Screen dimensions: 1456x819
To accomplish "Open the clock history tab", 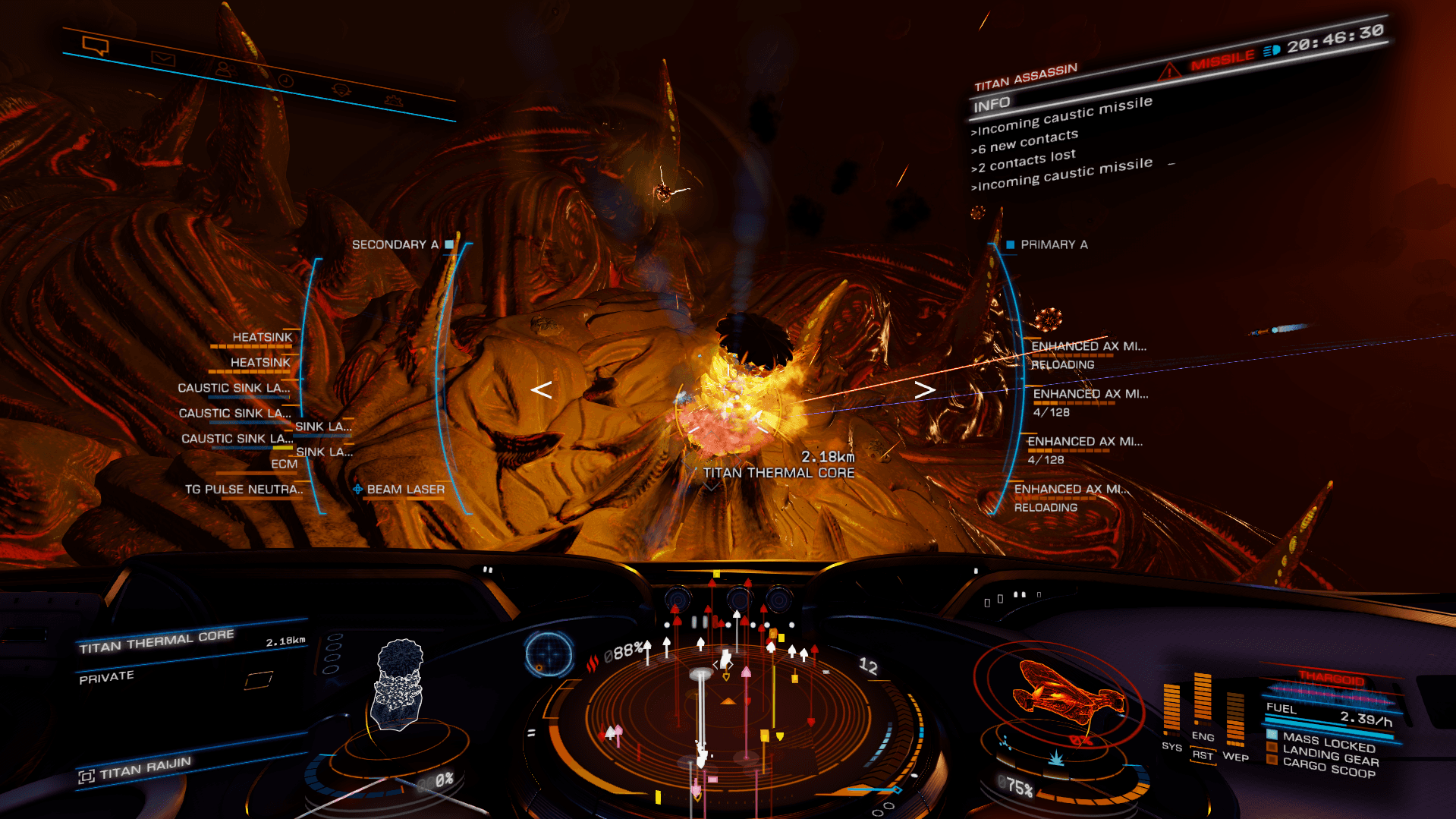I will pyautogui.click(x=285, y=80).
